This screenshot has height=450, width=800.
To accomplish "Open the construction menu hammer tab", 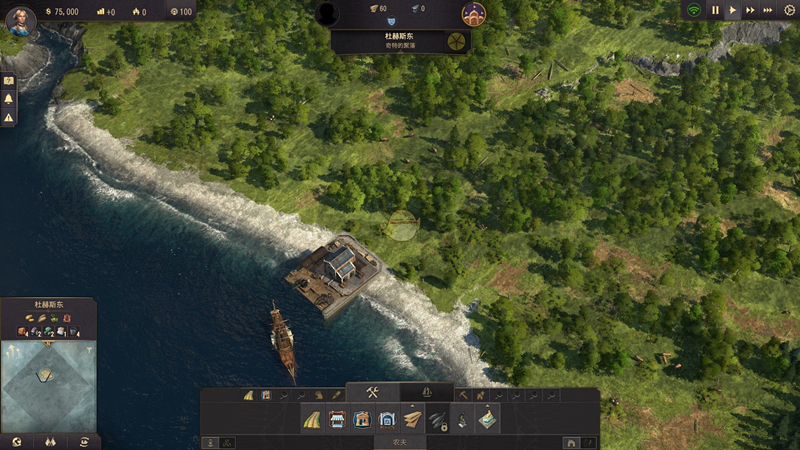I will [372, 392].
